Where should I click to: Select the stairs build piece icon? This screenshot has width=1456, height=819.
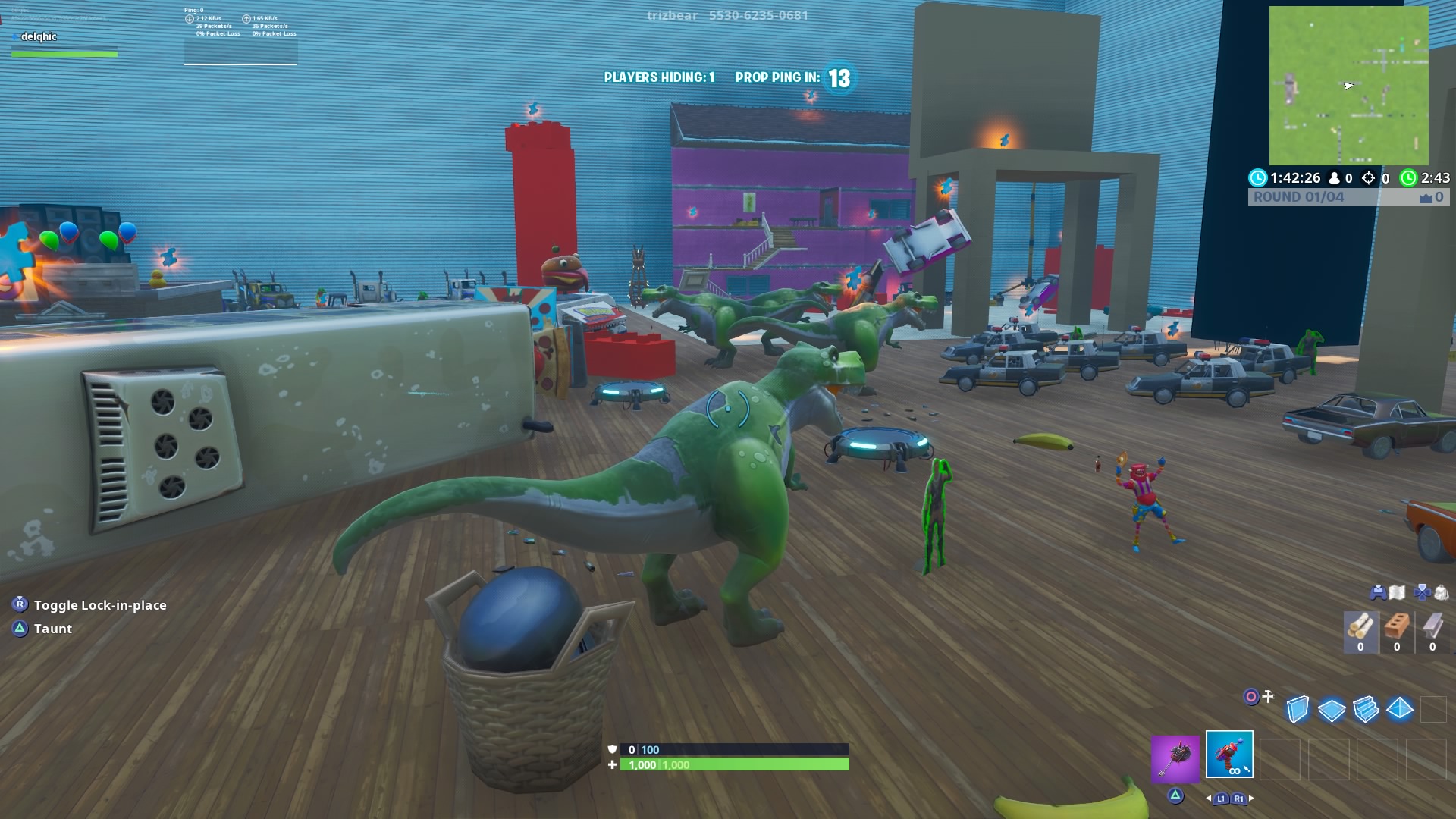pos(1365,710)
